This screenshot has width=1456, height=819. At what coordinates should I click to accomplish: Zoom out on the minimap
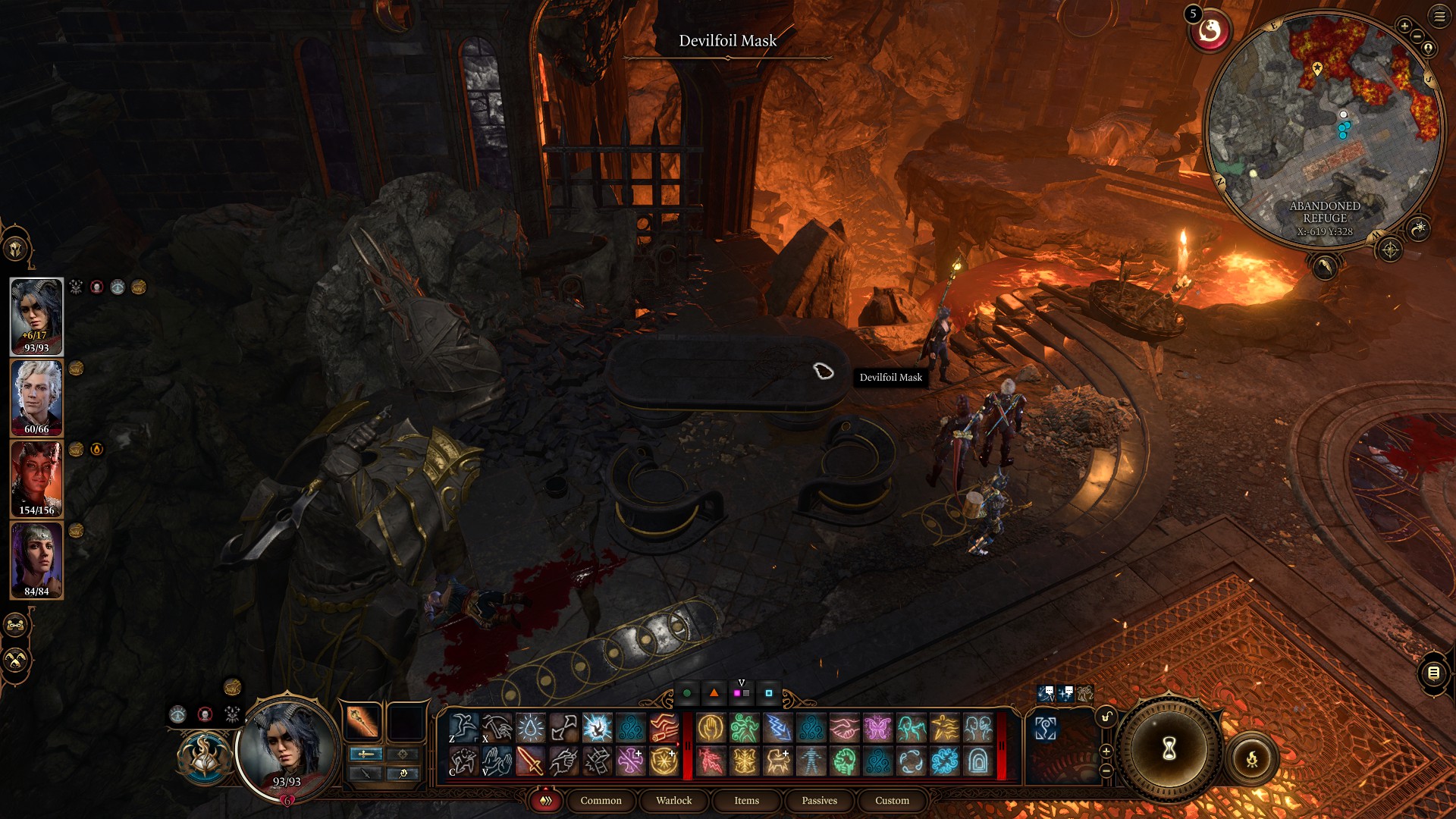(1417, 36)
